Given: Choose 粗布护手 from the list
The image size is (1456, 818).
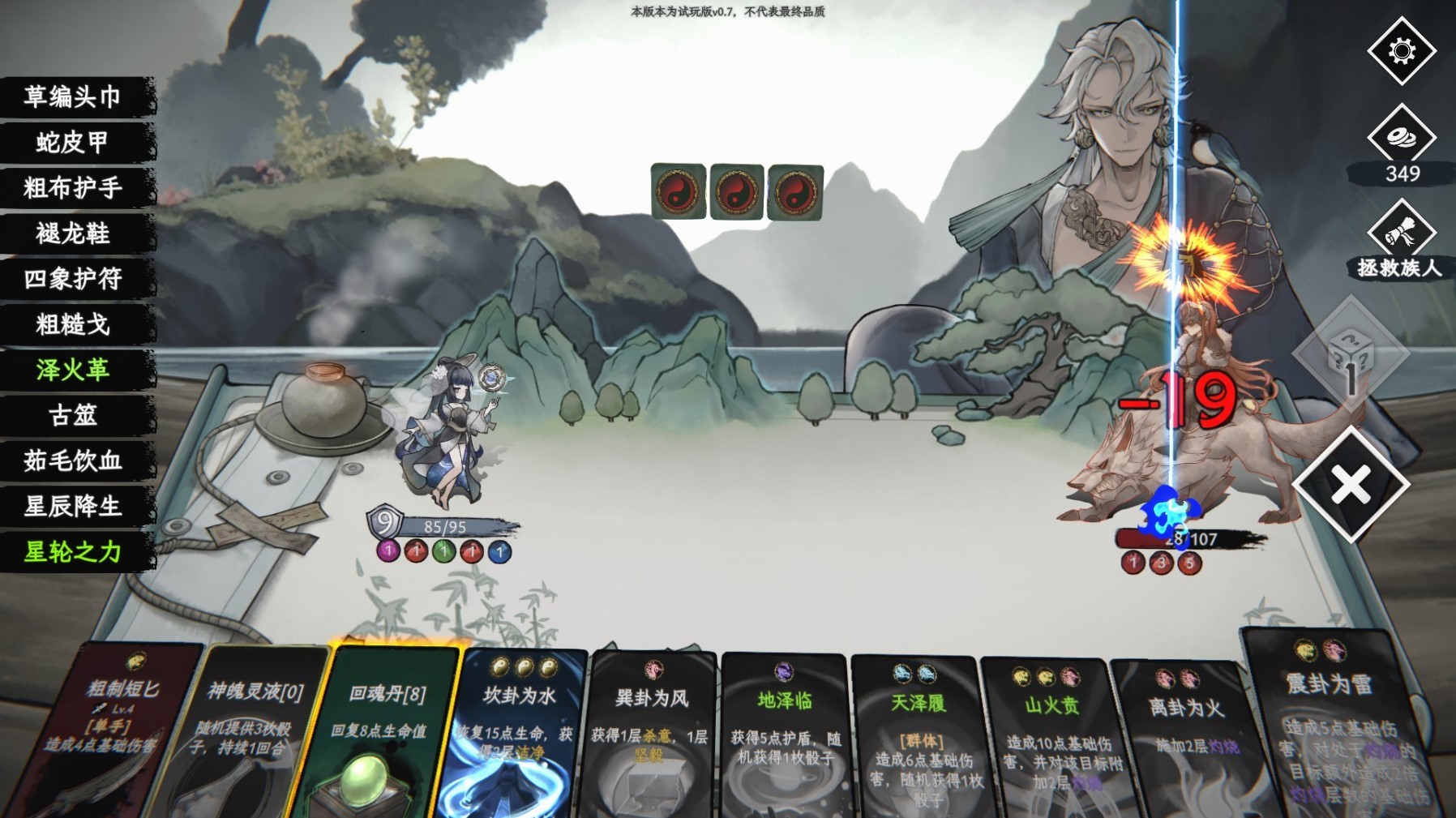Looking at the screenshot, I should [73, 188].
